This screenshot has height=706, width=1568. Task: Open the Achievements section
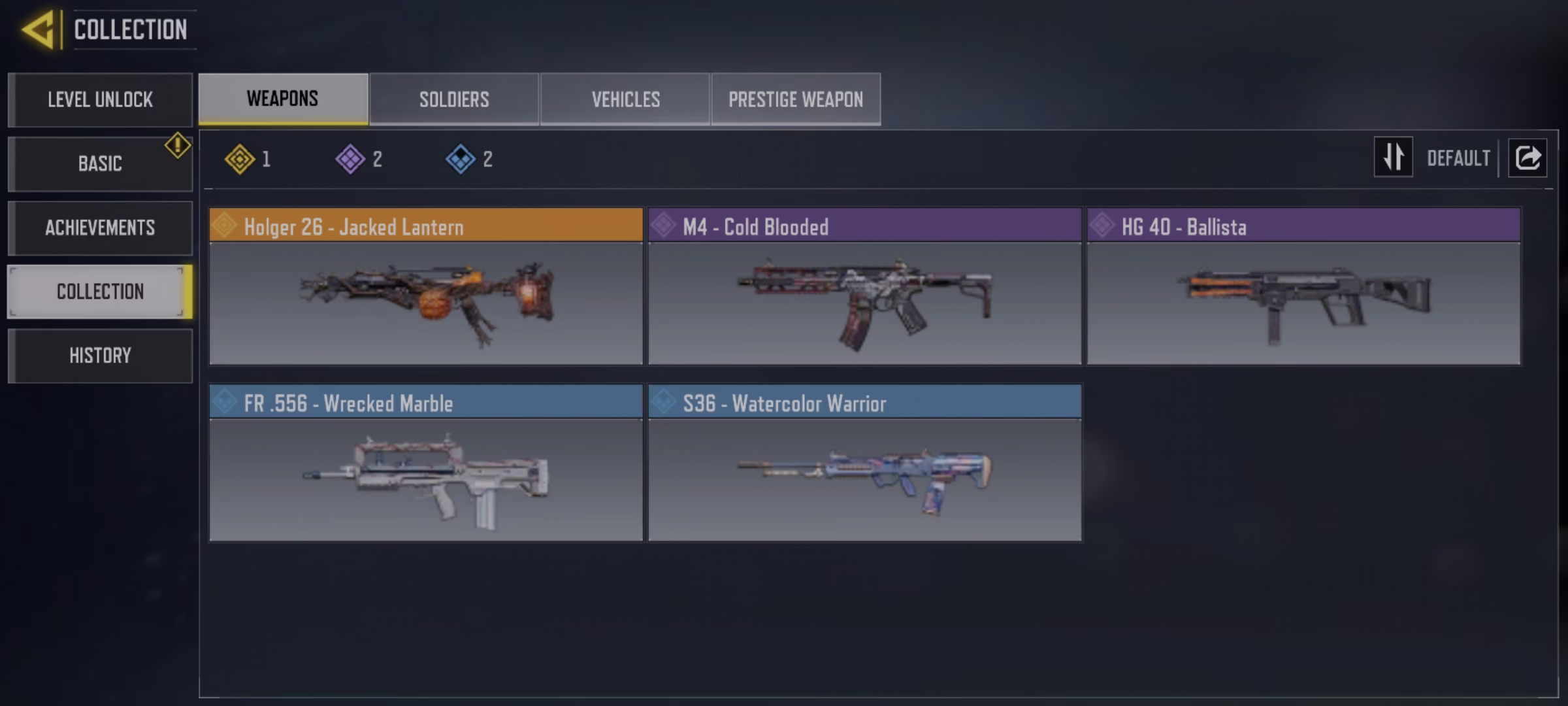(100, 227)
